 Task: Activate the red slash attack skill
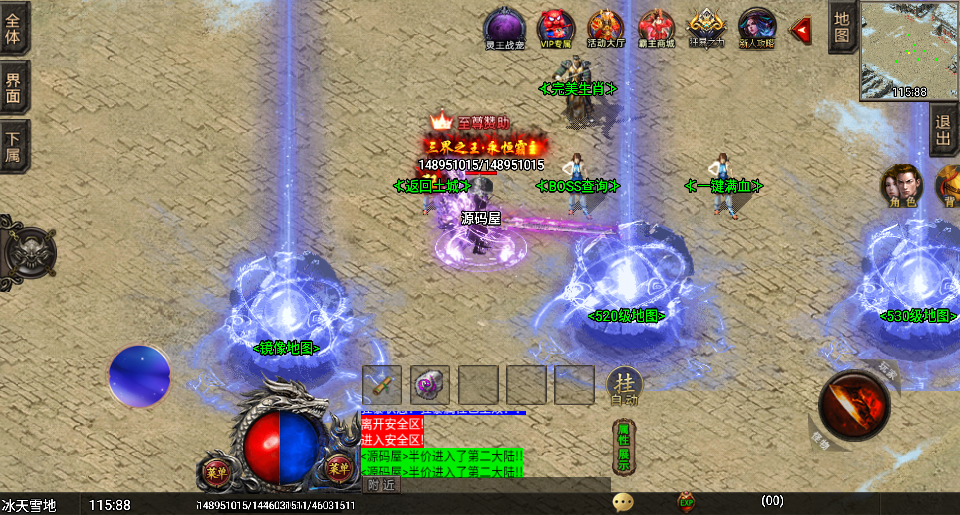click(854, 406)
